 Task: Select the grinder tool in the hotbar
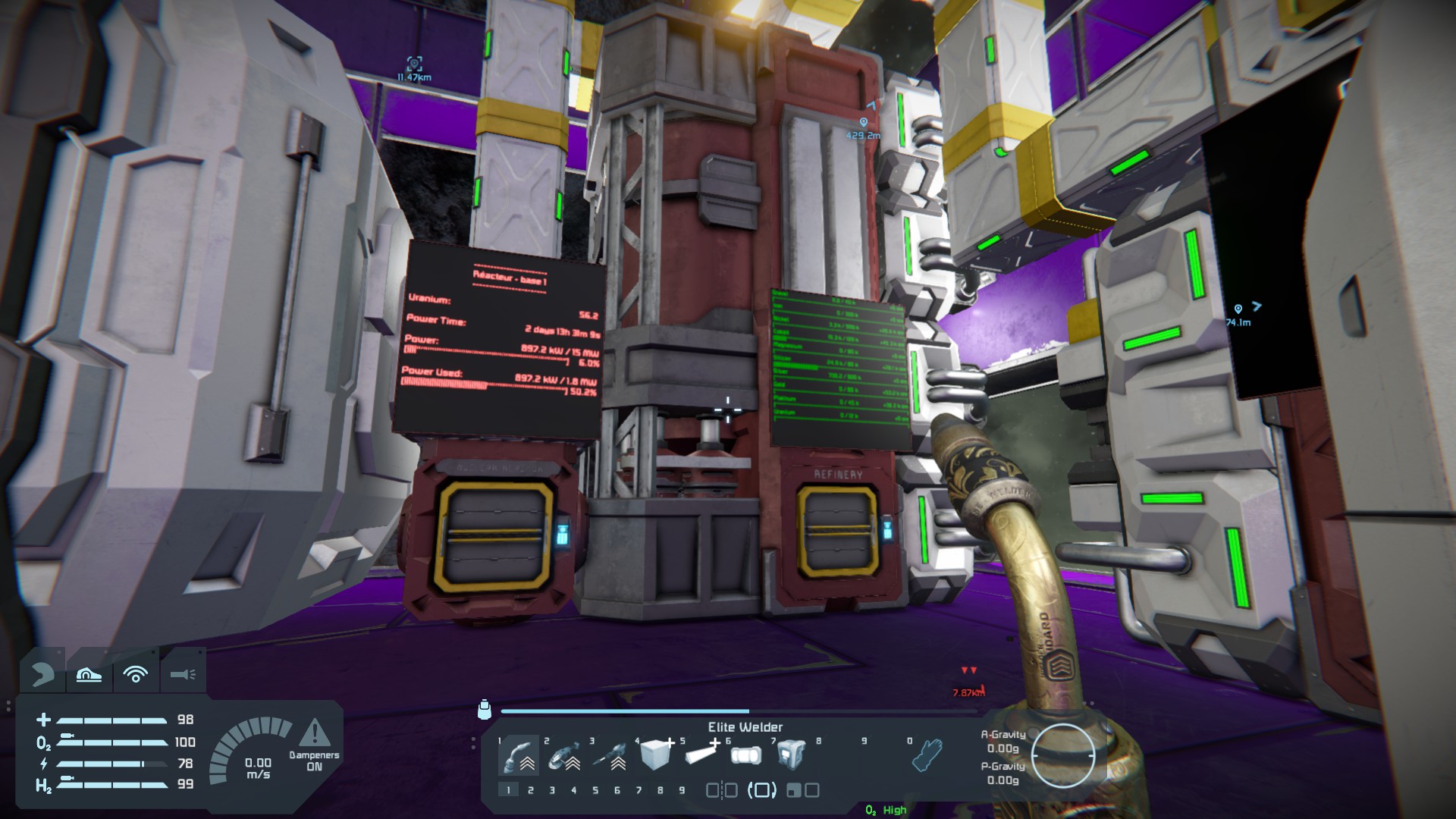[x=565, y=755]
